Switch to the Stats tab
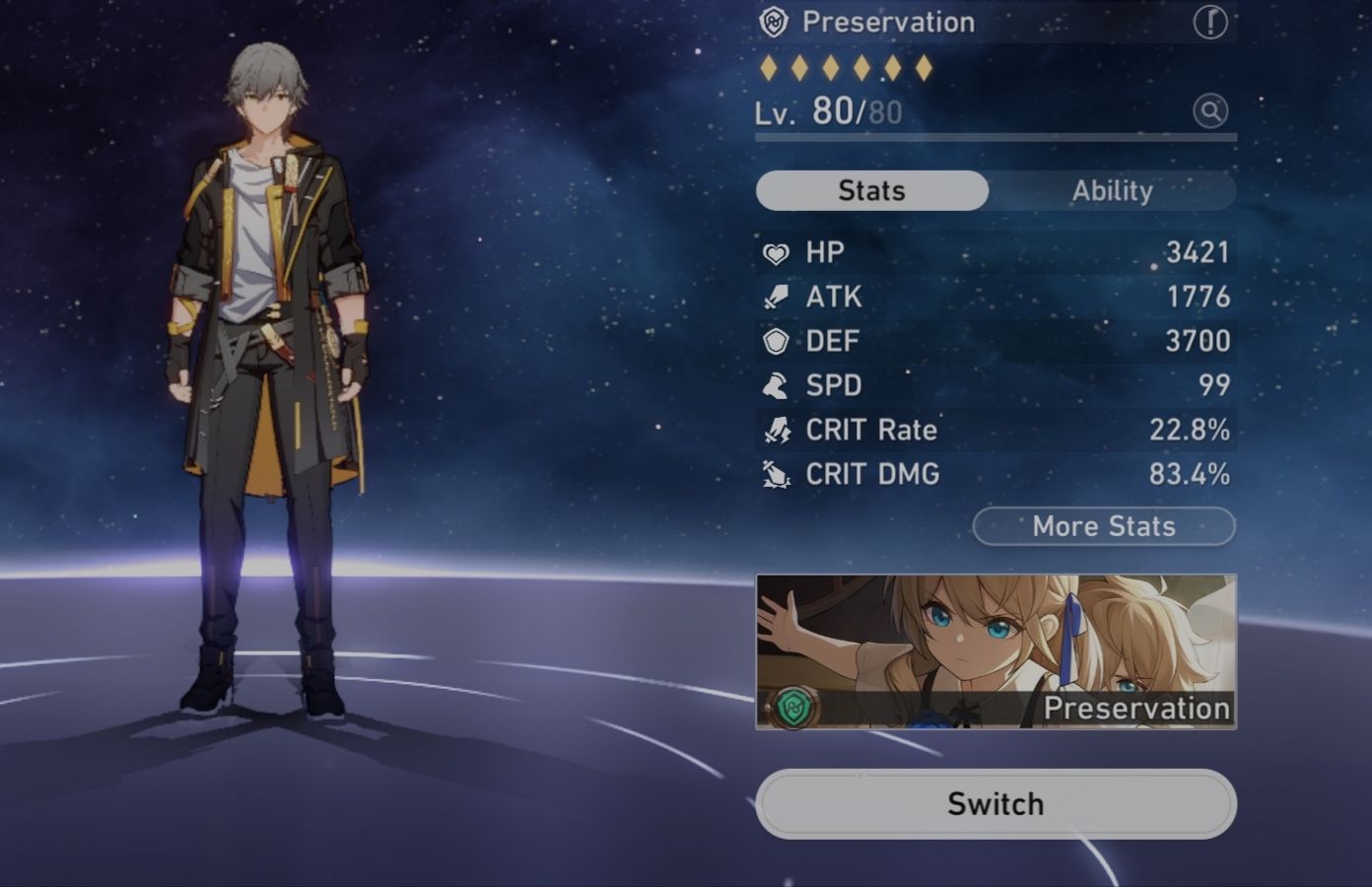This screenshot has height=887, width=1372. (870, 190)
